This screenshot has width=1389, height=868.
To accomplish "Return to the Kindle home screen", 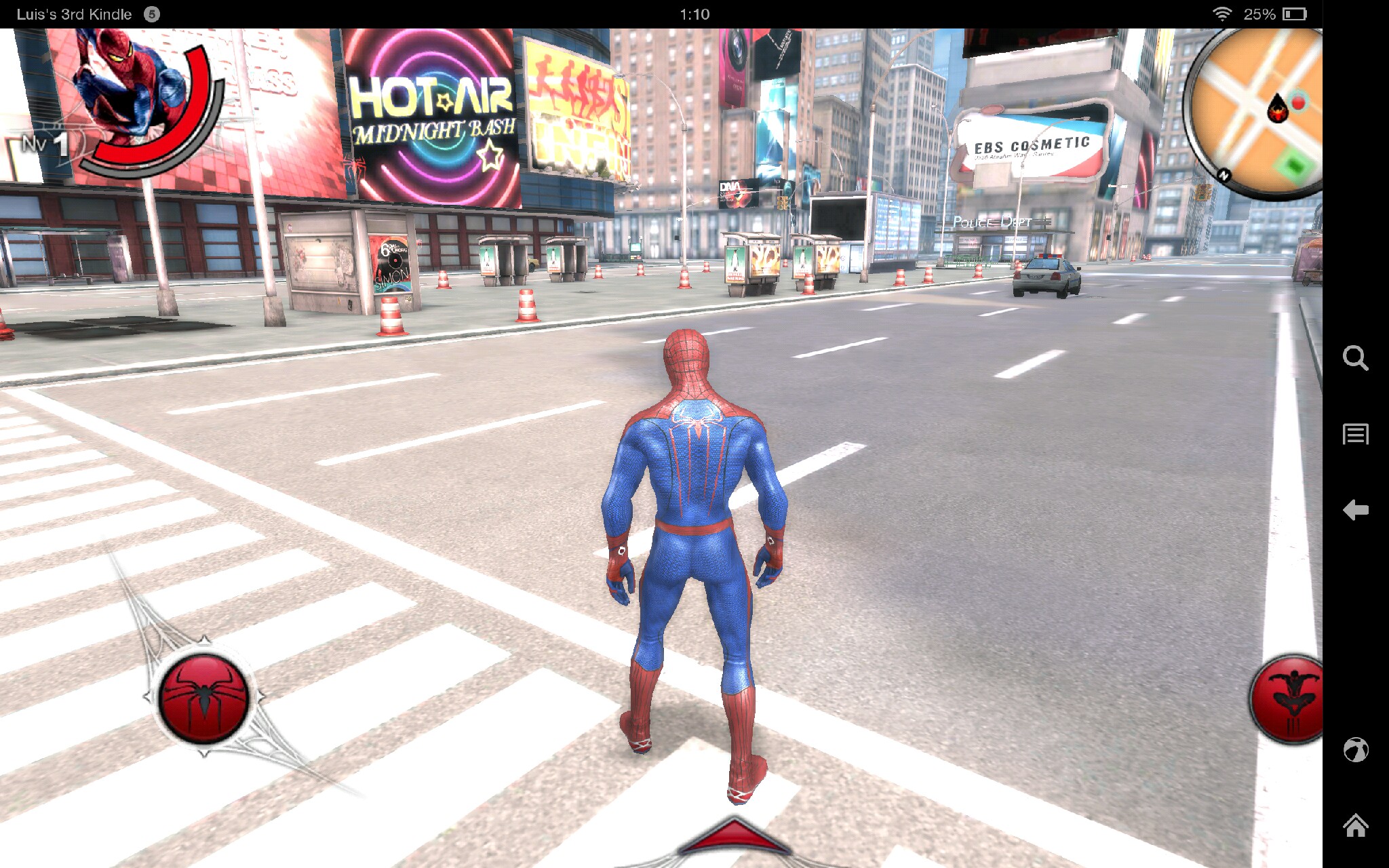I will pyautogui.click(x=1355, y=825).
